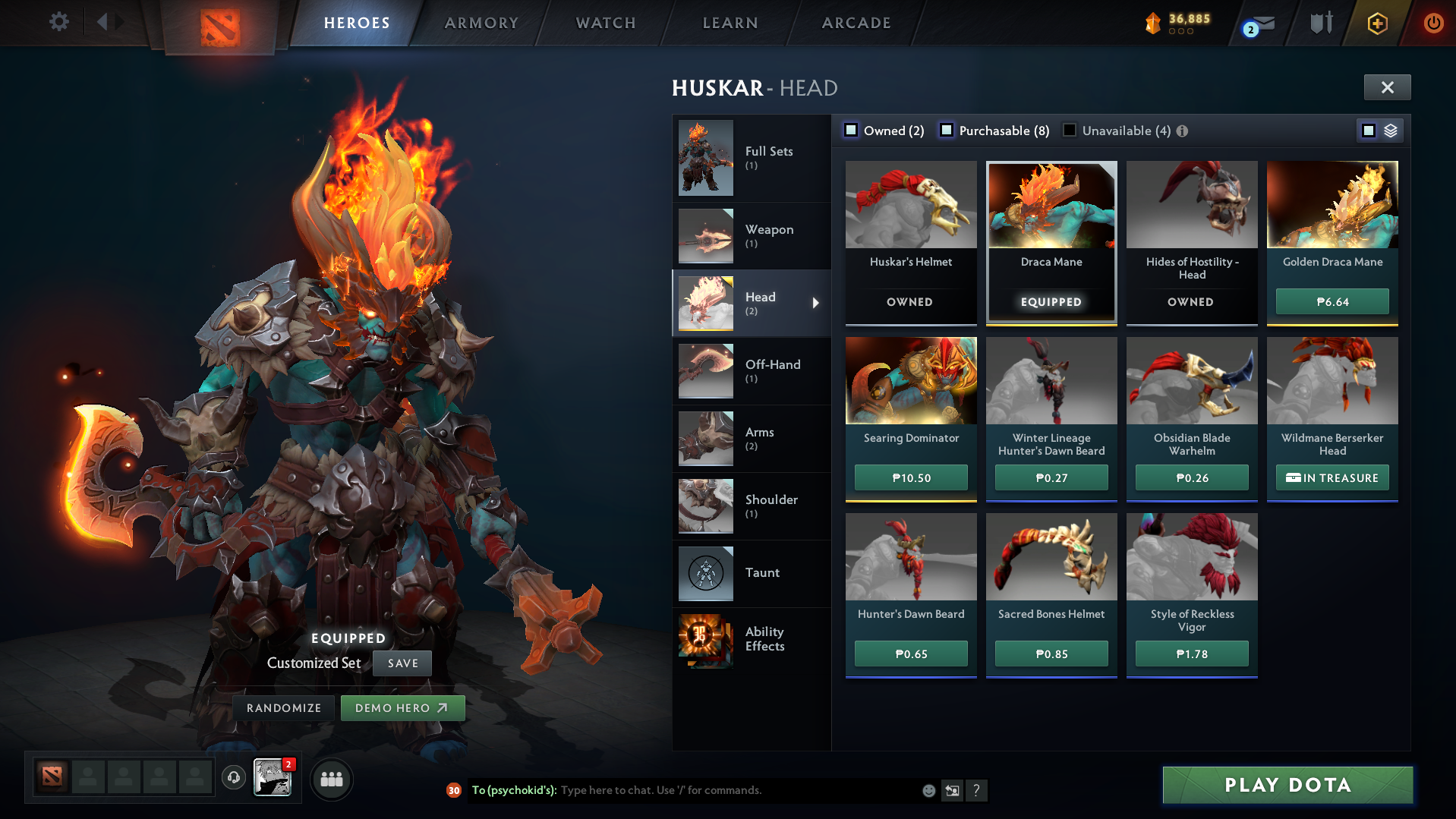1456x819 pixels.
Task: Open the Arcade tab
Action: click(856, 23)
